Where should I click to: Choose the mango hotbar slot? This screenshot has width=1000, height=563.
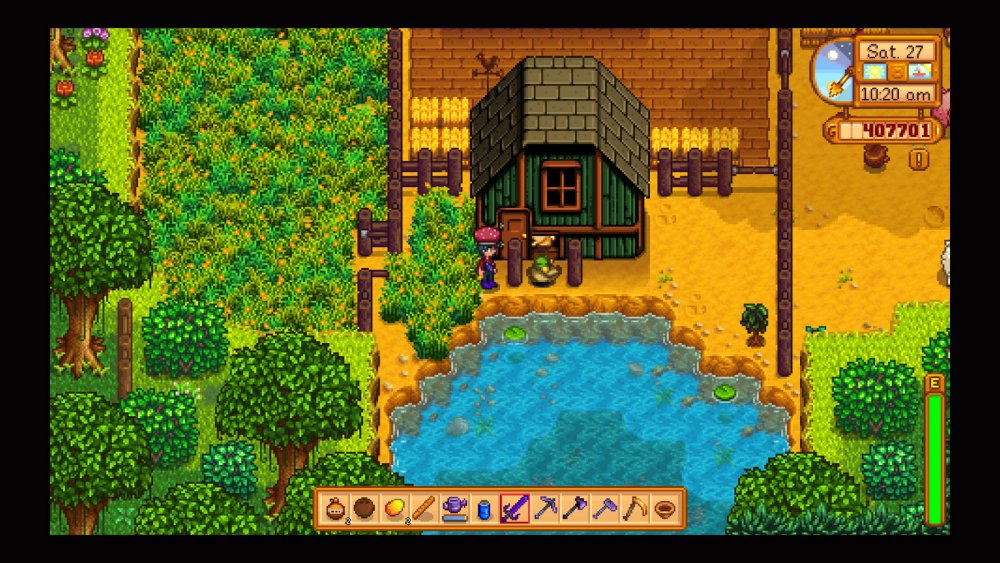click(395, 509)
